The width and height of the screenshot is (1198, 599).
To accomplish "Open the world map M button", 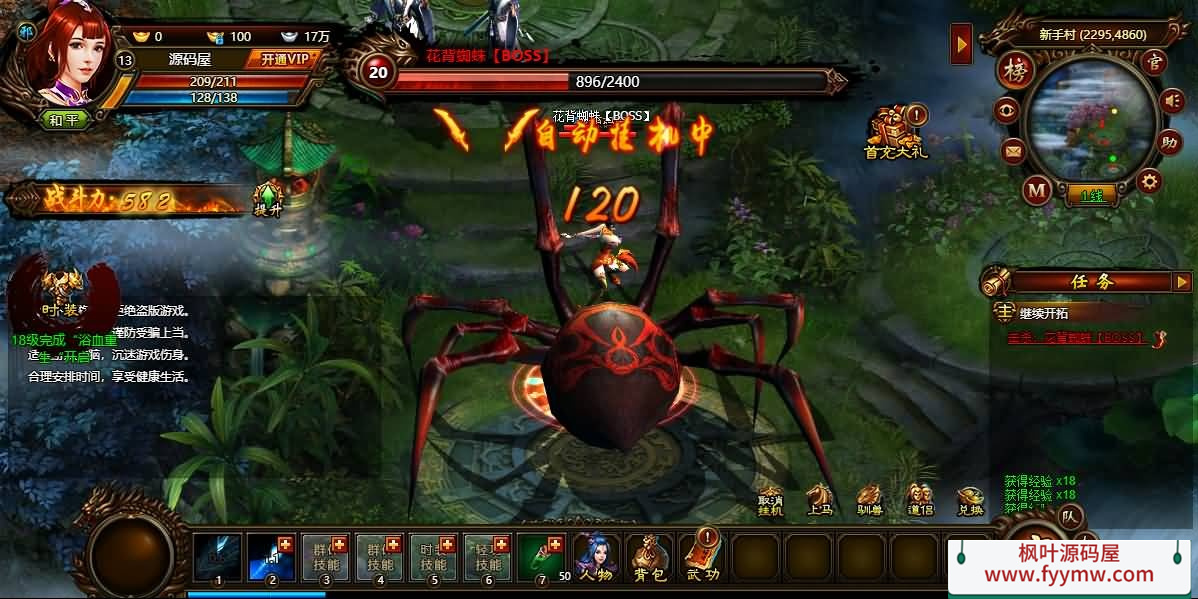I will (1037, 189).
